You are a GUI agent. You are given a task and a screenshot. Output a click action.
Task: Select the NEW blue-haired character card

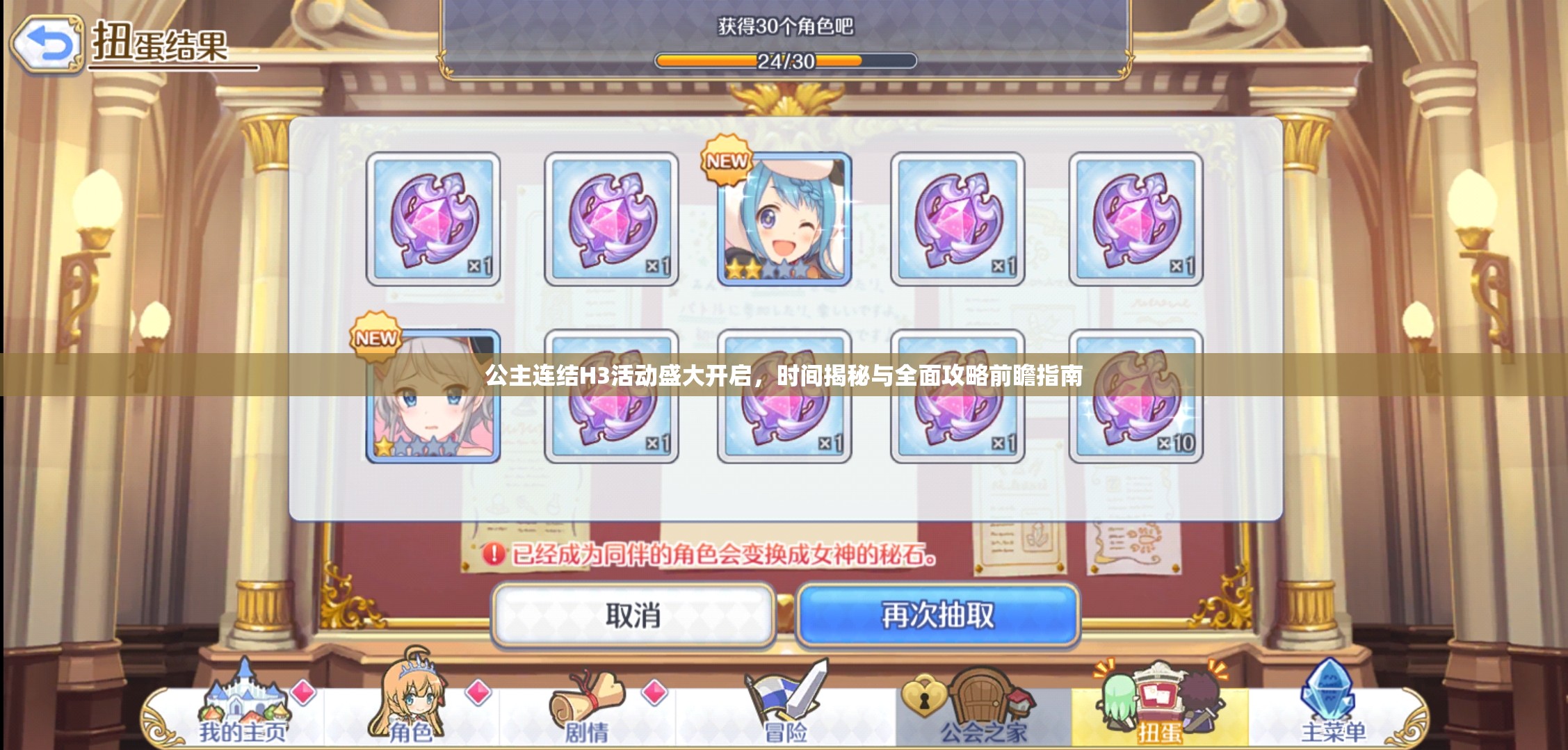click(782, 219)
